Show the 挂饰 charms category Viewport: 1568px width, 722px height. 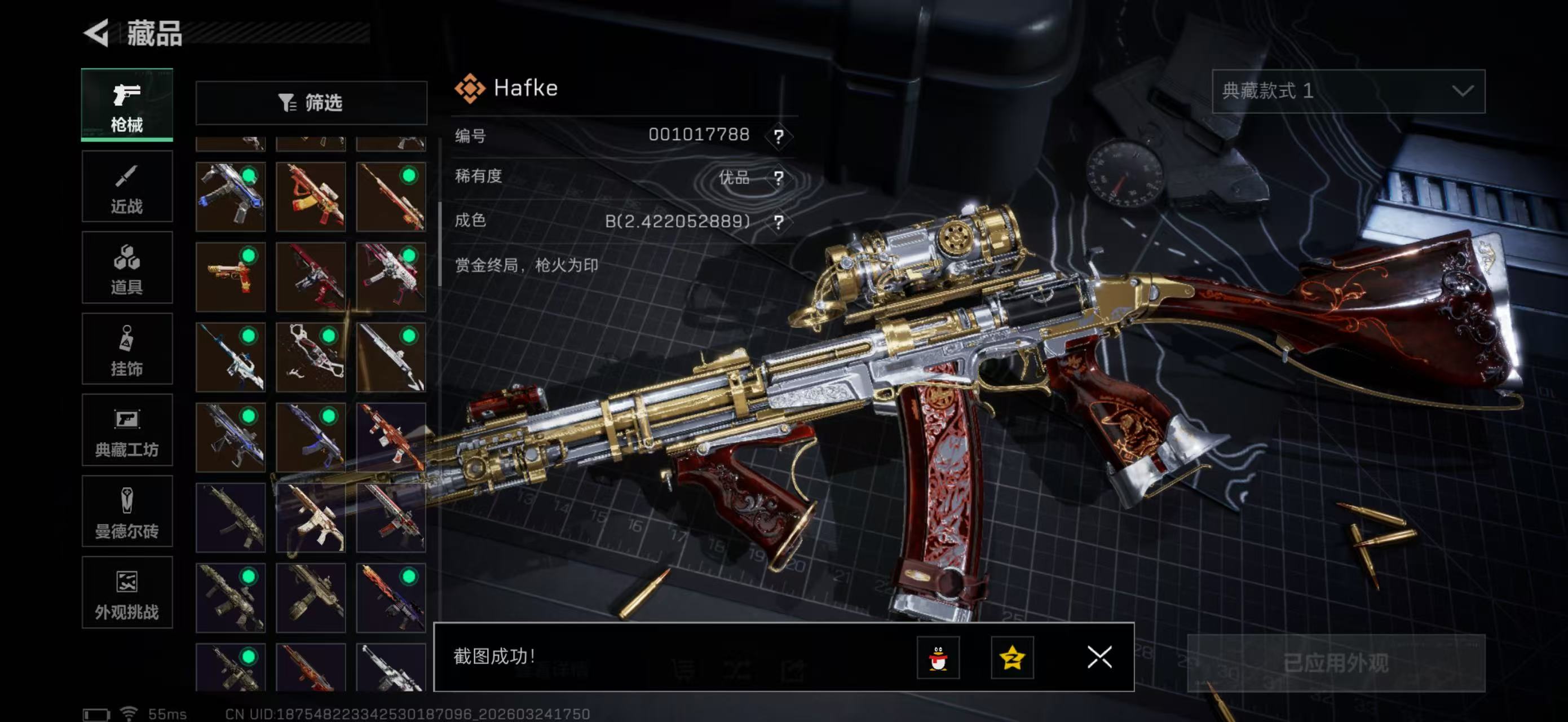pyautogui.click(x=127, y=349)
